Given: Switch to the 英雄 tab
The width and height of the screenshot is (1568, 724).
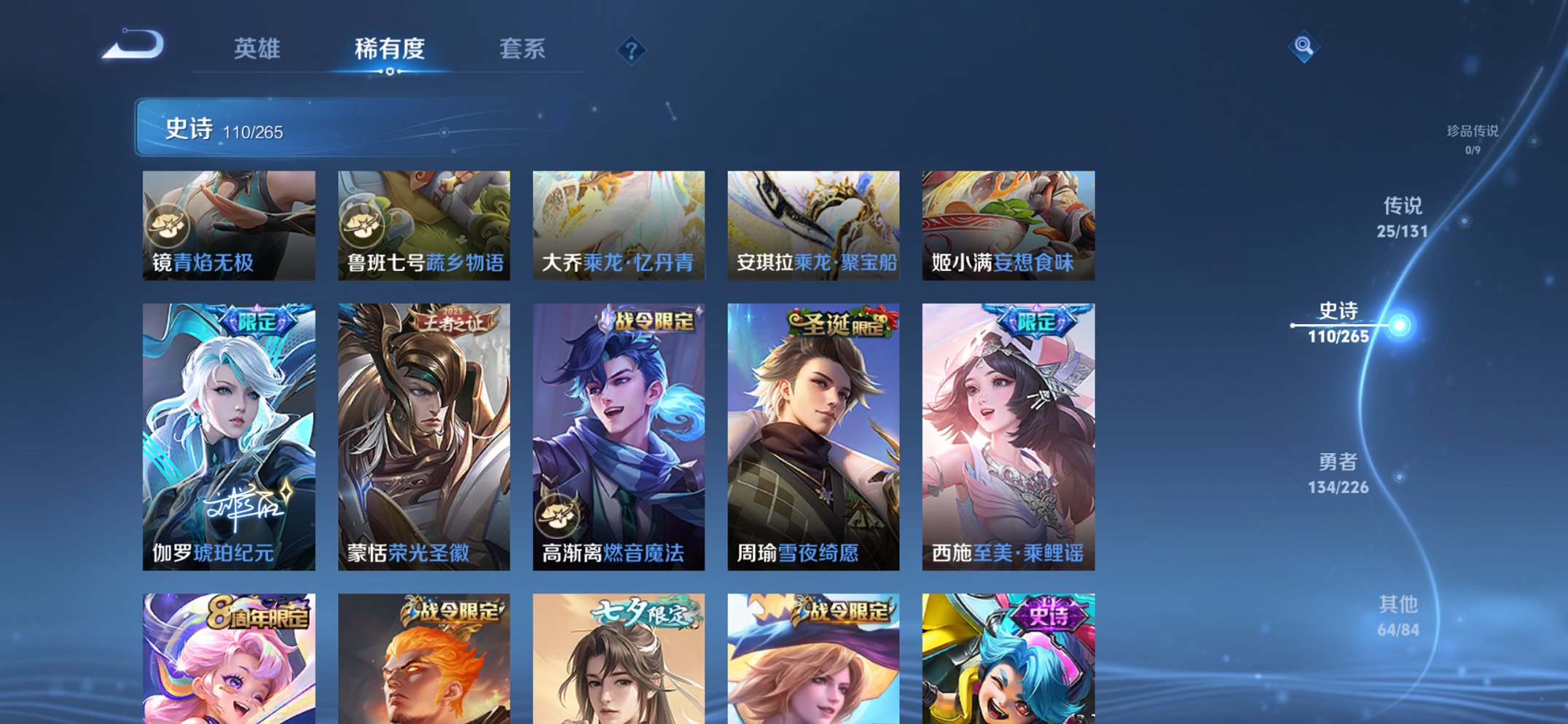Looking at the screenshot, I should click(259, 48).
